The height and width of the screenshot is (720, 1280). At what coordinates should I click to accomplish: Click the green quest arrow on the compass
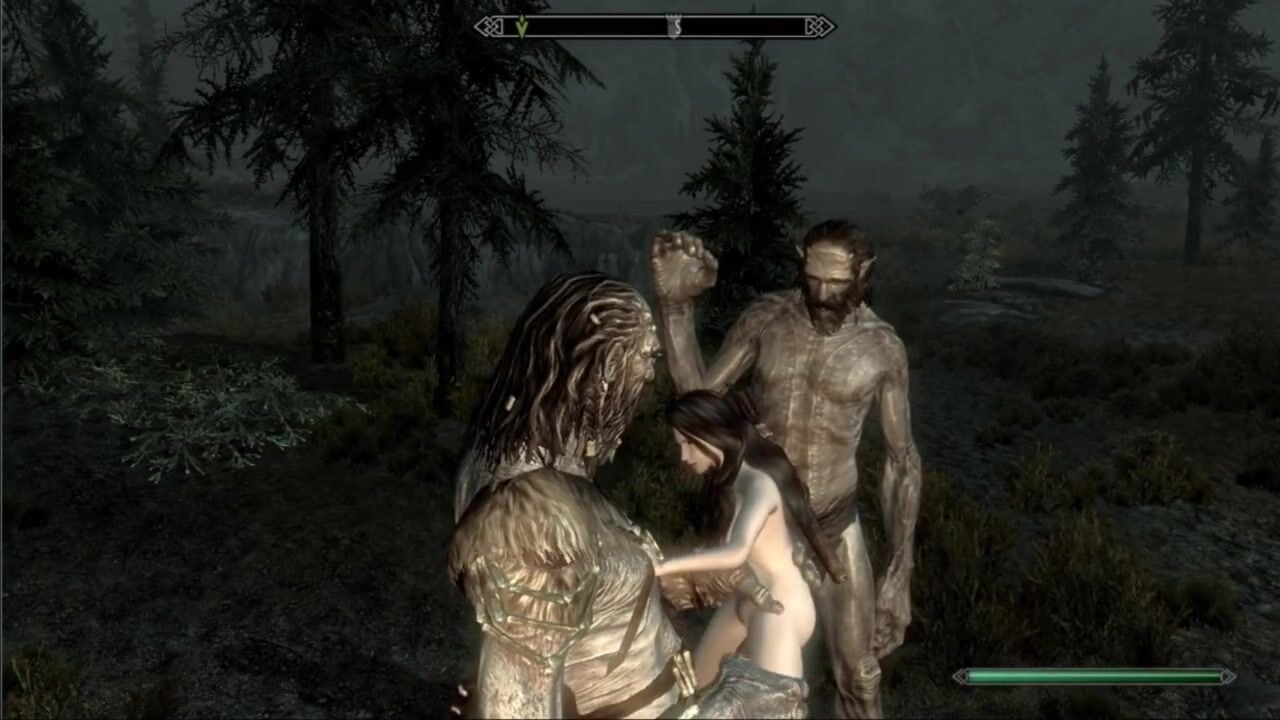click(521, 26)
